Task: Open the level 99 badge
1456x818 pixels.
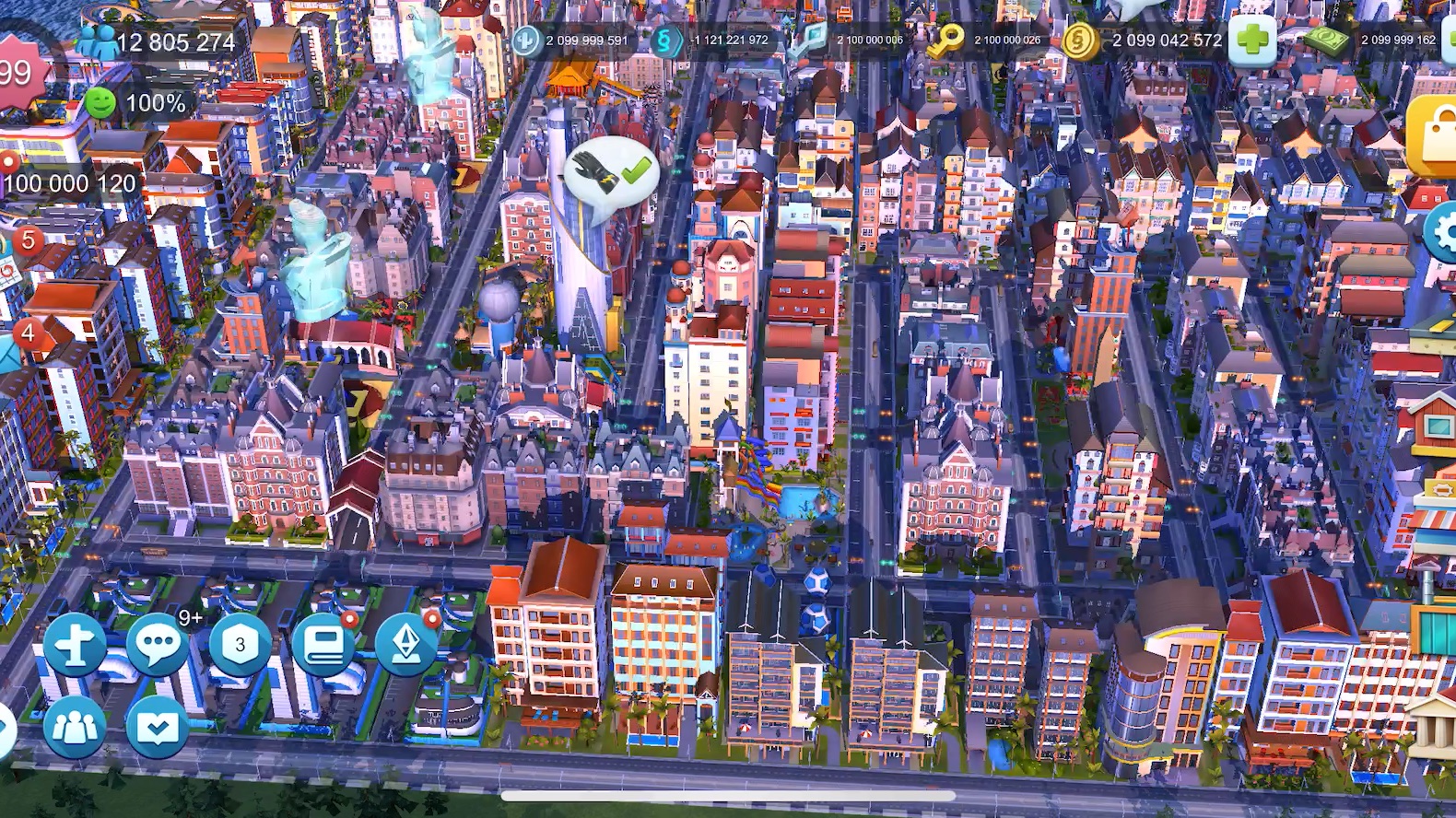Action: tap(17, 72)
